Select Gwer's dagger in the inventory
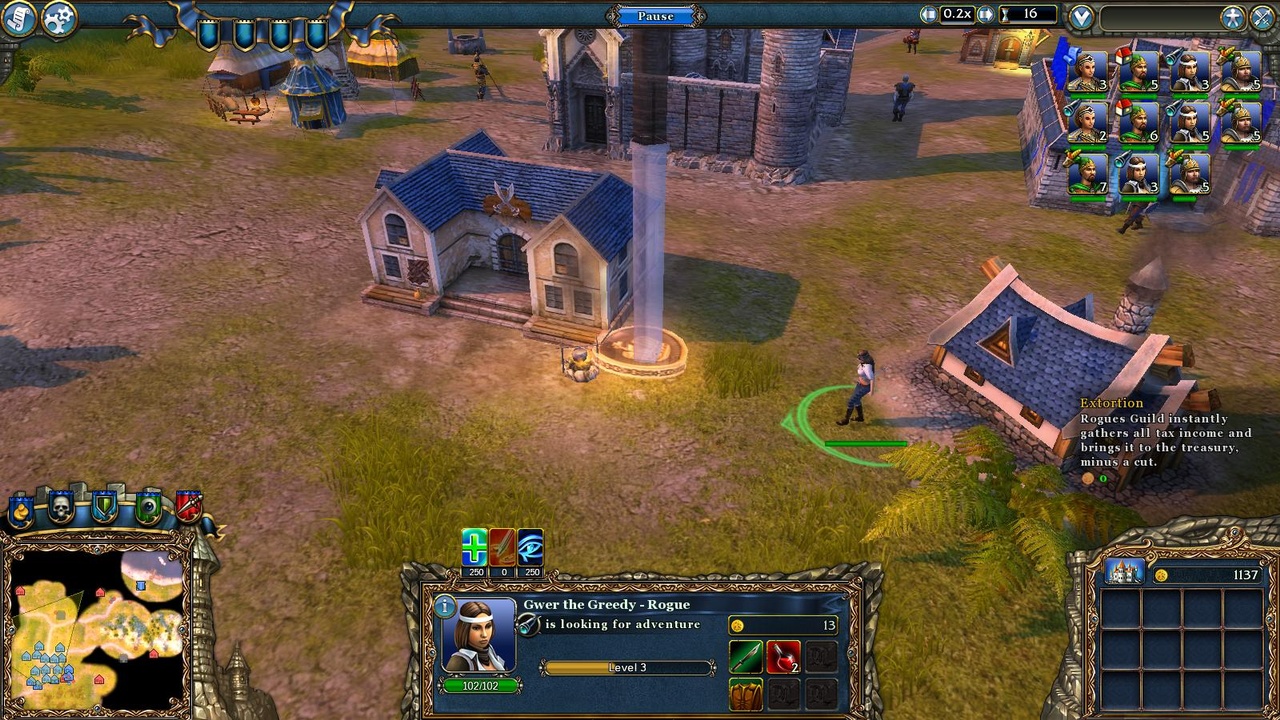 pos(747,657)
